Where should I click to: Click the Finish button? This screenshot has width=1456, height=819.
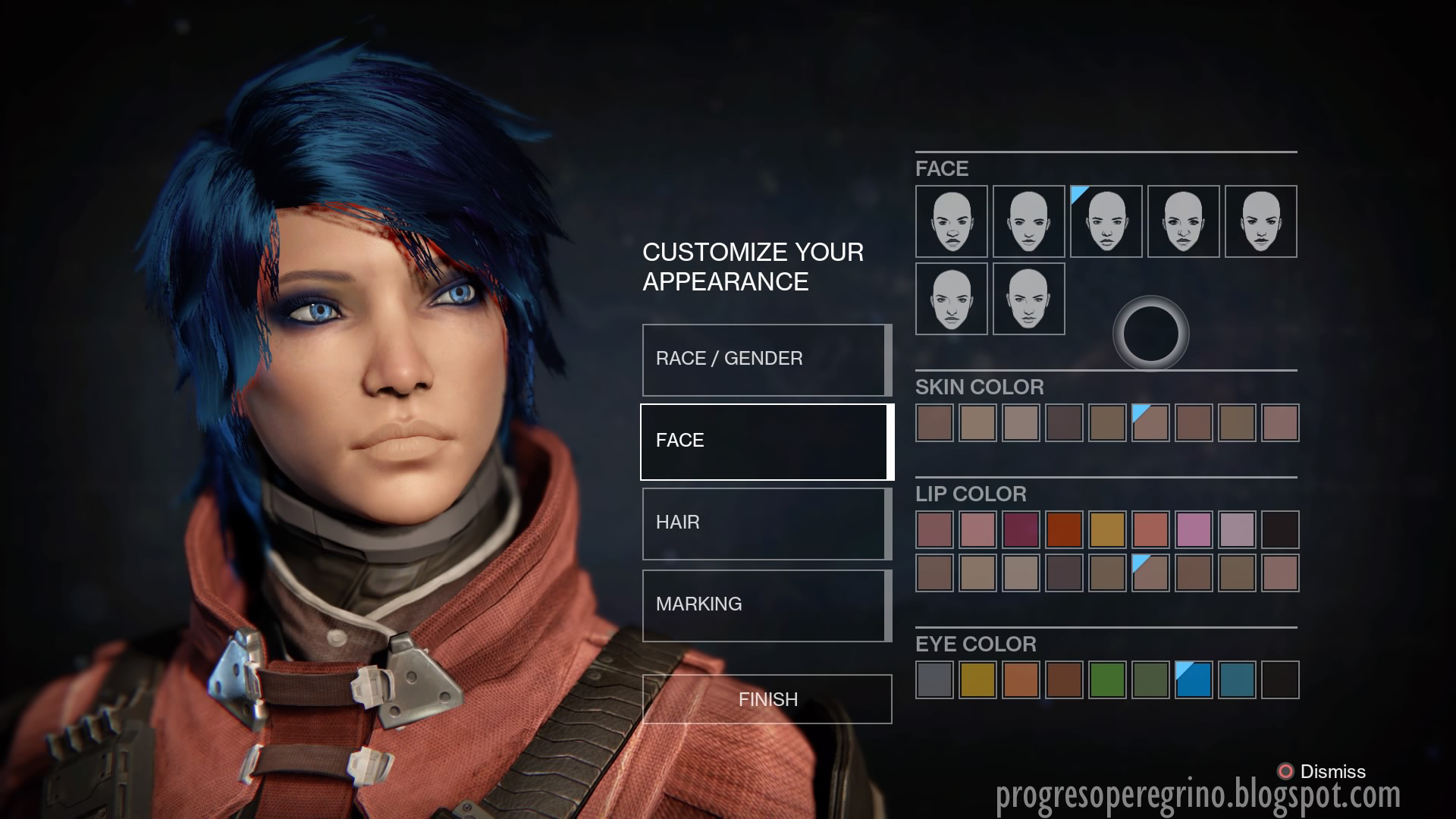pos(767,699)
